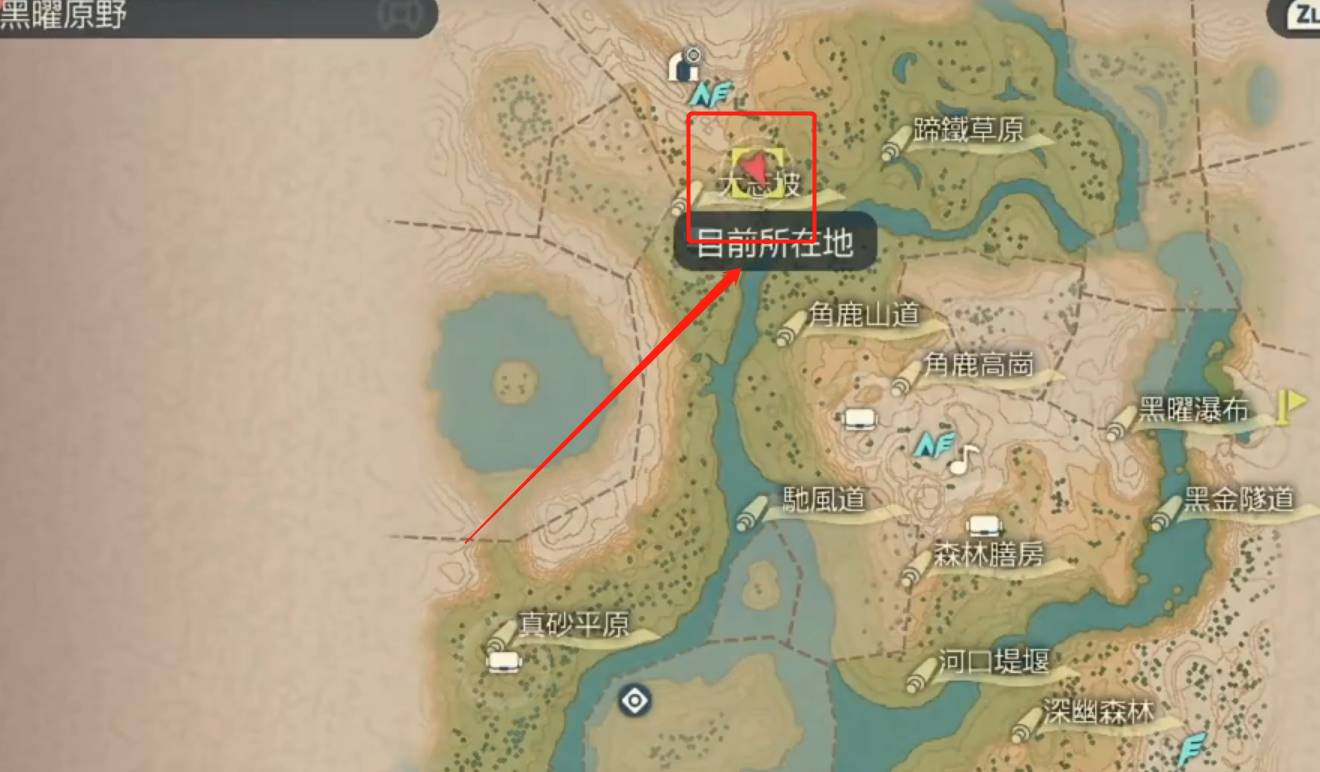This screenshot has width=1320, height=772.
Task: Select the blue NF emblem near 森林膳房
Action: pyautogui.click(x=933, y=443)
